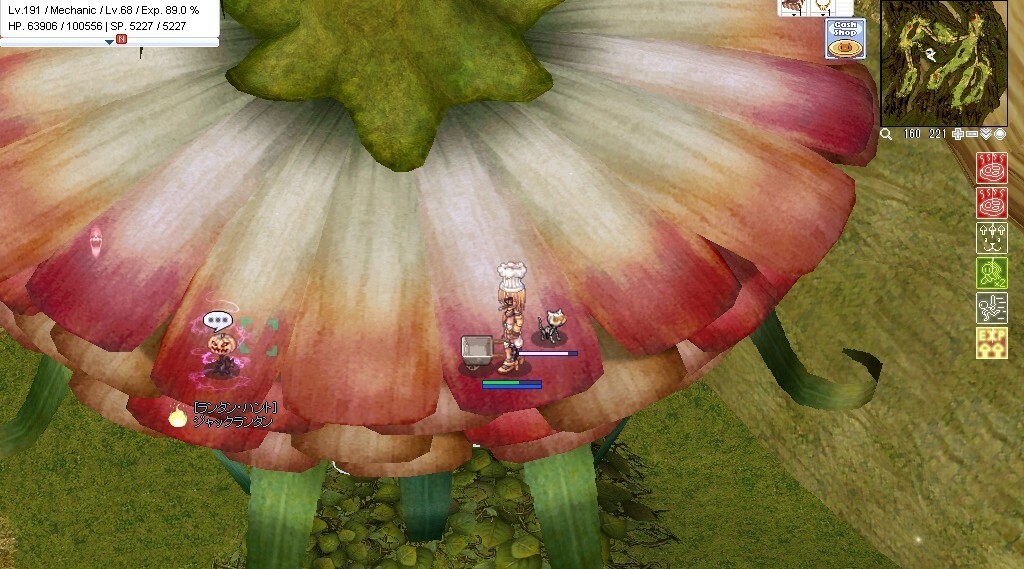1024x569 pixels.
Task: Click the double-chevron button beside the minimap zoom
Action: coord(986,134)
